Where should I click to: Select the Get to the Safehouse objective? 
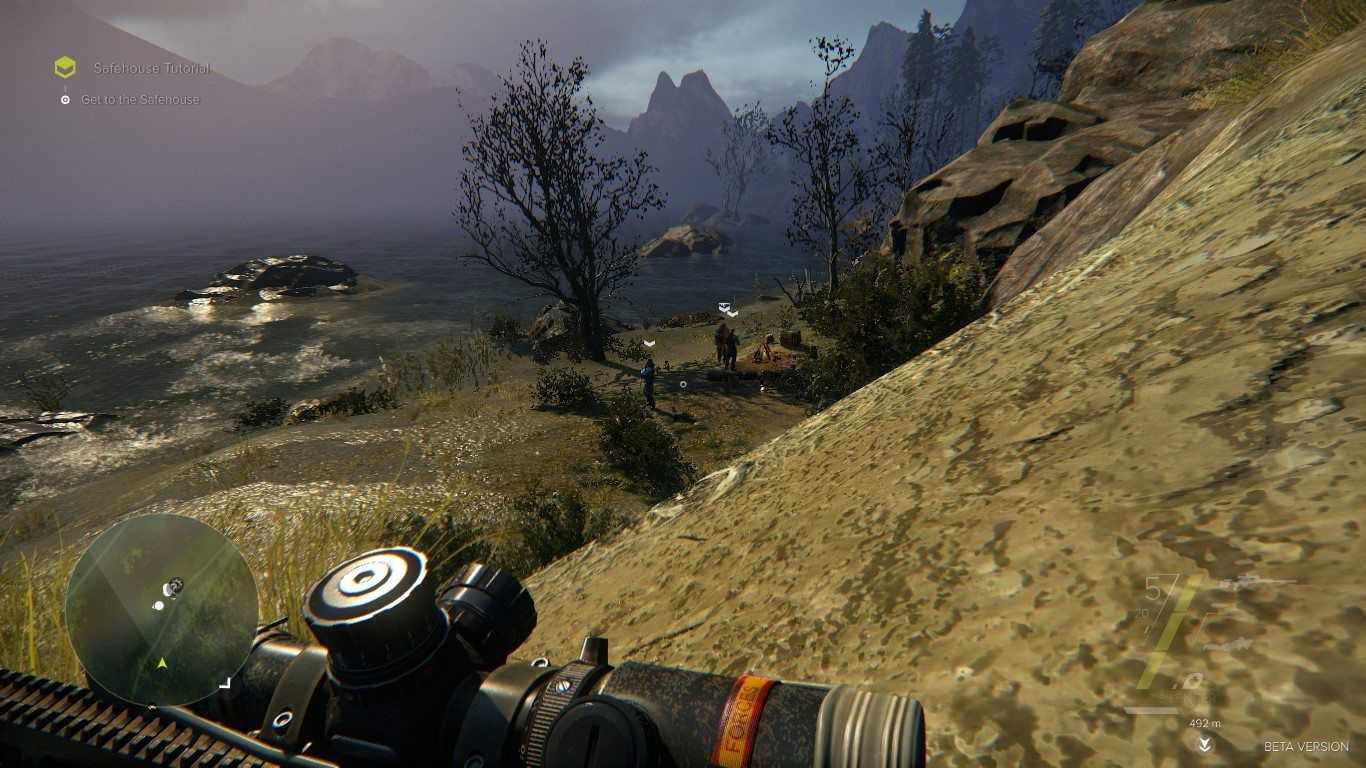click(140, 100)
